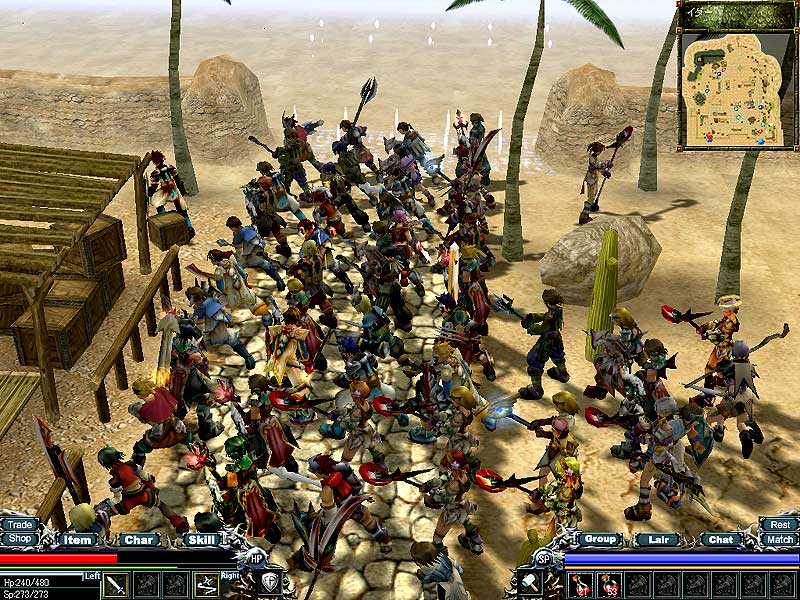Open the Trade window
The height and width of the screenshot is (600, 800).
point(18,524)
